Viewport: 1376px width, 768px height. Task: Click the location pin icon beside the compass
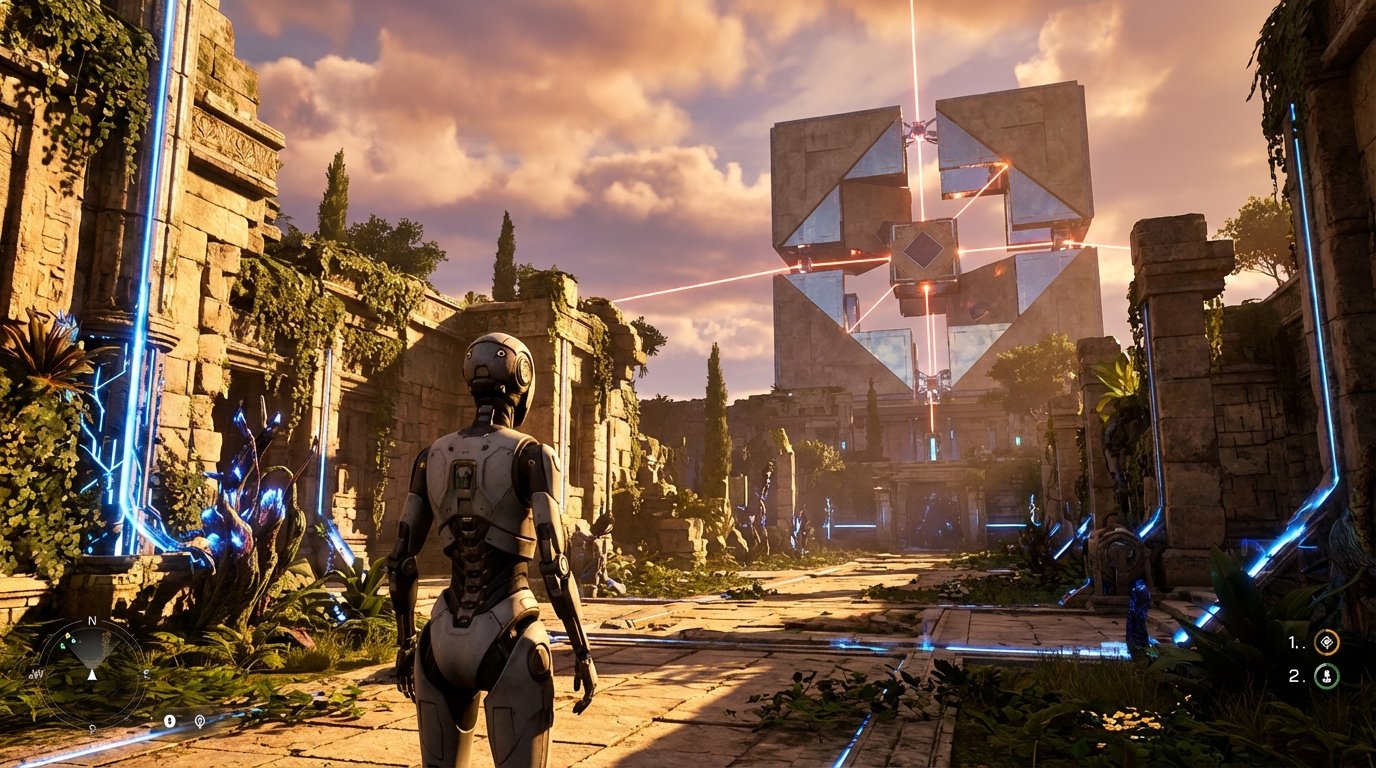(x=200, y=721)
